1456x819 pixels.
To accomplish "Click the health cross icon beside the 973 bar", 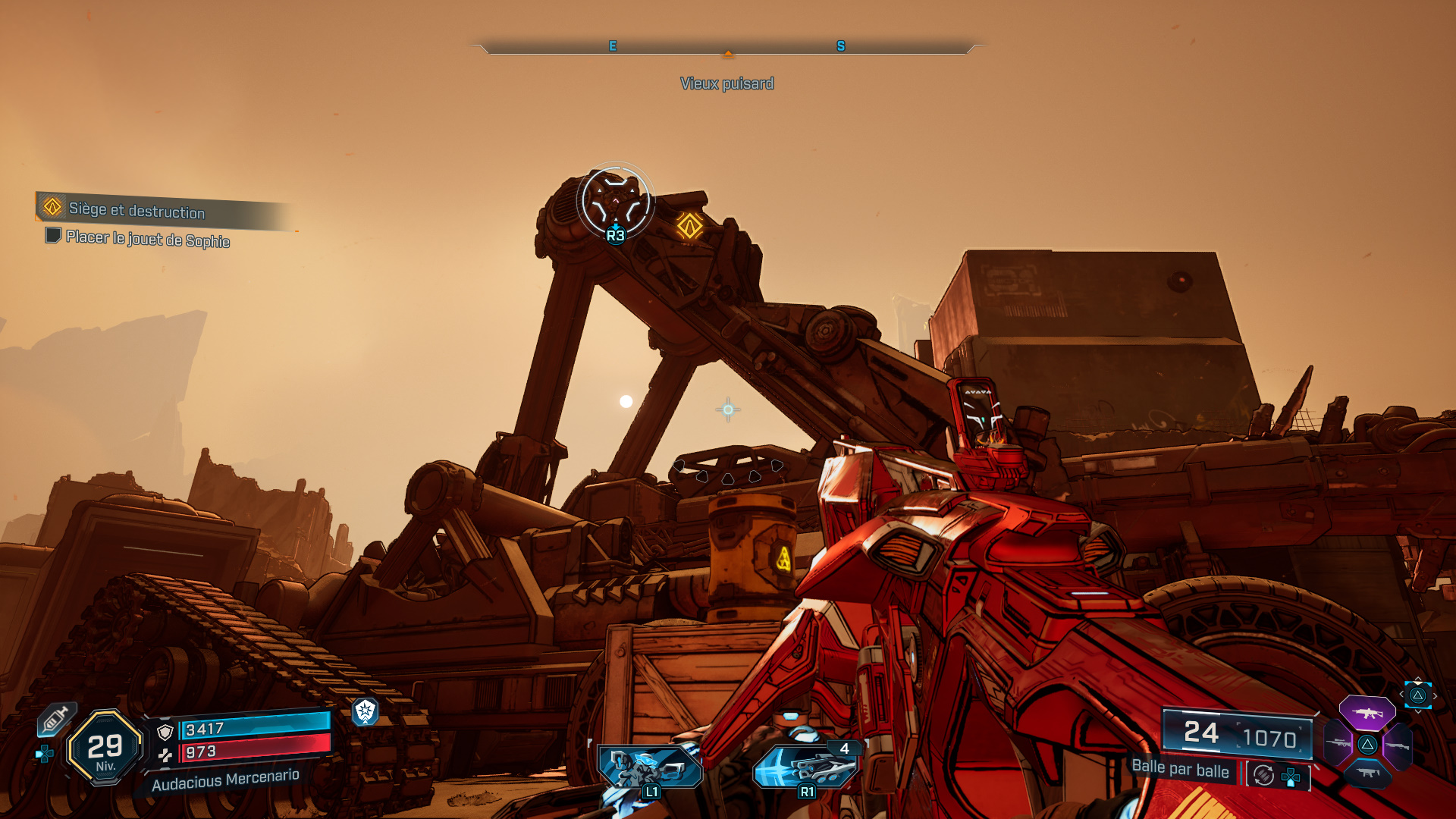I will pos(166,755).
